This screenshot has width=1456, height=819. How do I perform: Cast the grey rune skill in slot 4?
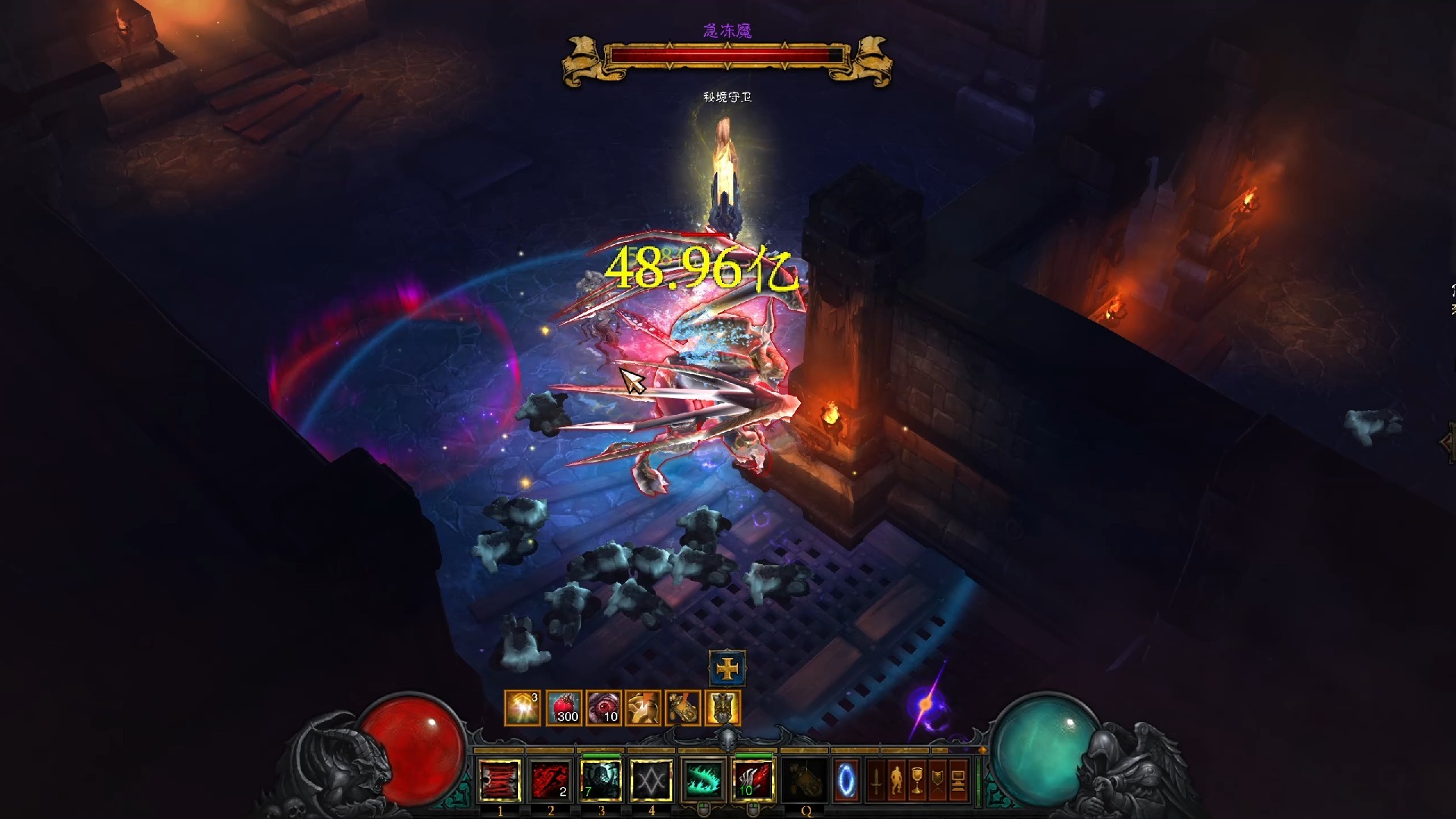(x=651, y=780)
